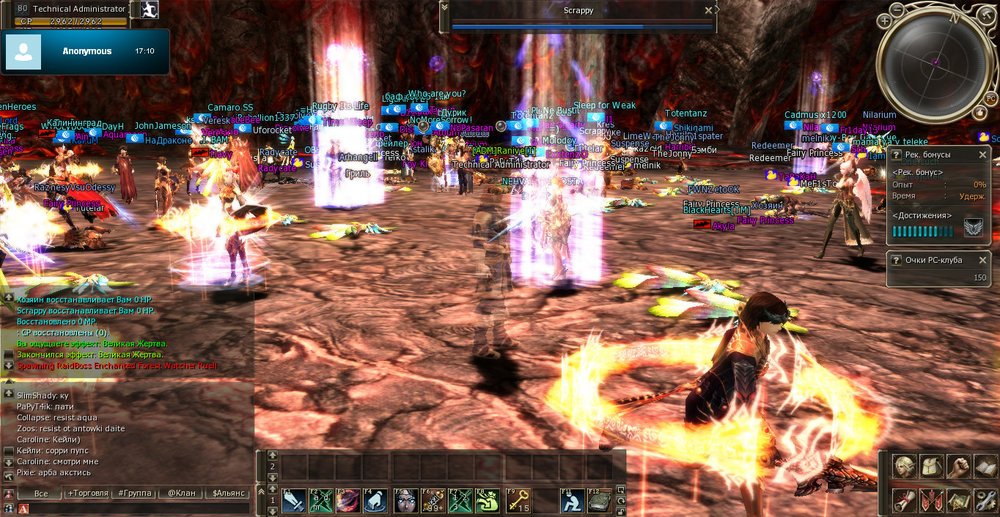
Task: Close the recommendation bonuses panel
Action: (x=983, y=155)
